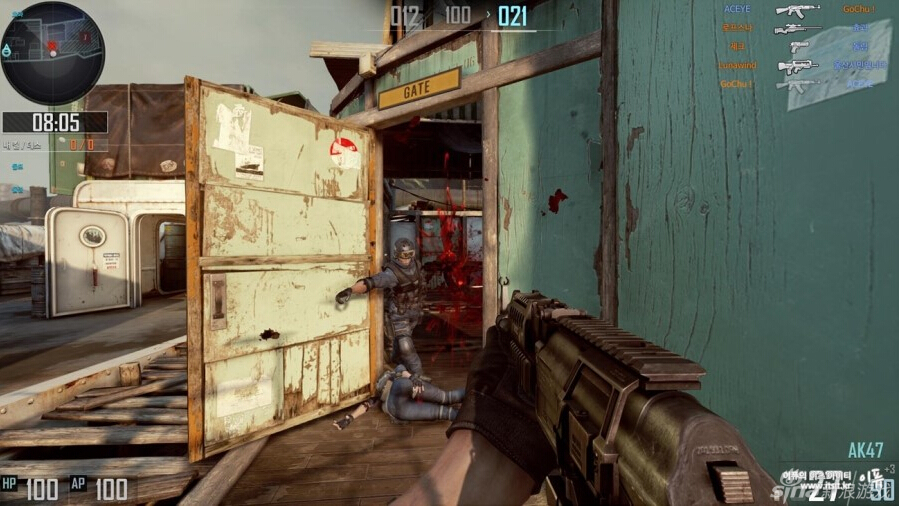This screenshot has width=899, height=507.
Task: Select the red X marker on the minimap
Action: coord(50,46)
